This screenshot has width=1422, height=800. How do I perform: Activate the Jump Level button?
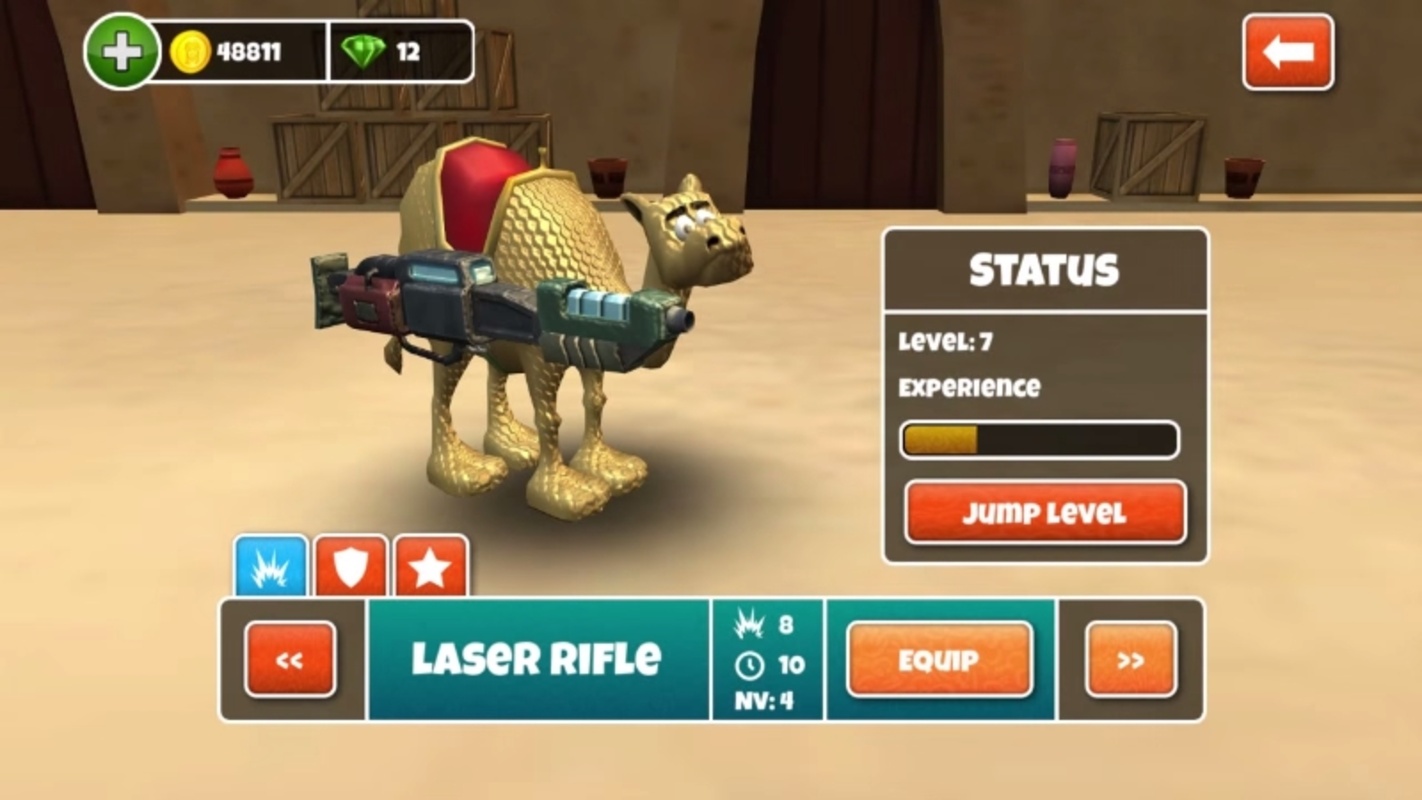pos(1045,513)
